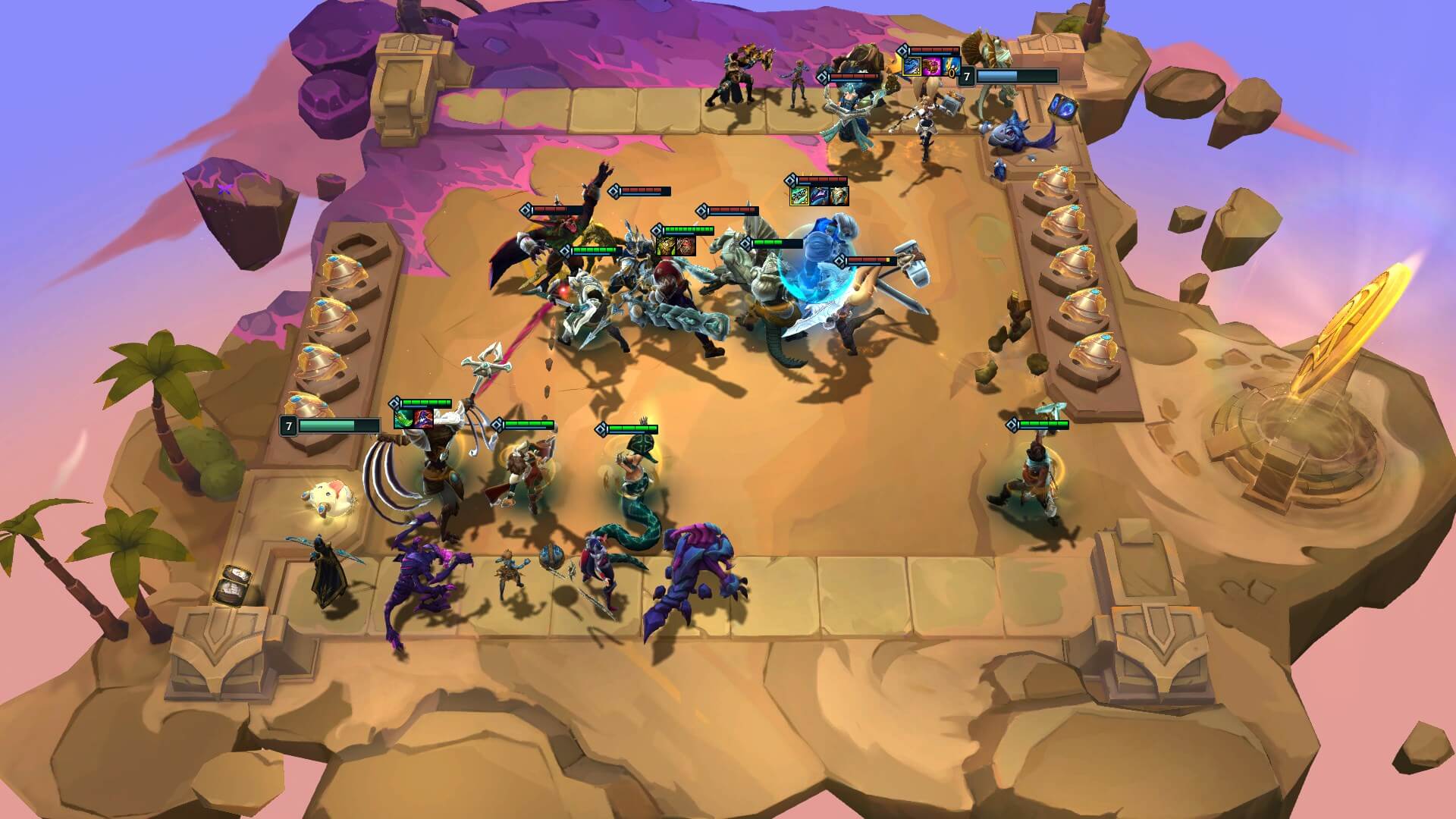
Task: Click the green item icon on Illaoi's status bar
Action: coord(403,419)
